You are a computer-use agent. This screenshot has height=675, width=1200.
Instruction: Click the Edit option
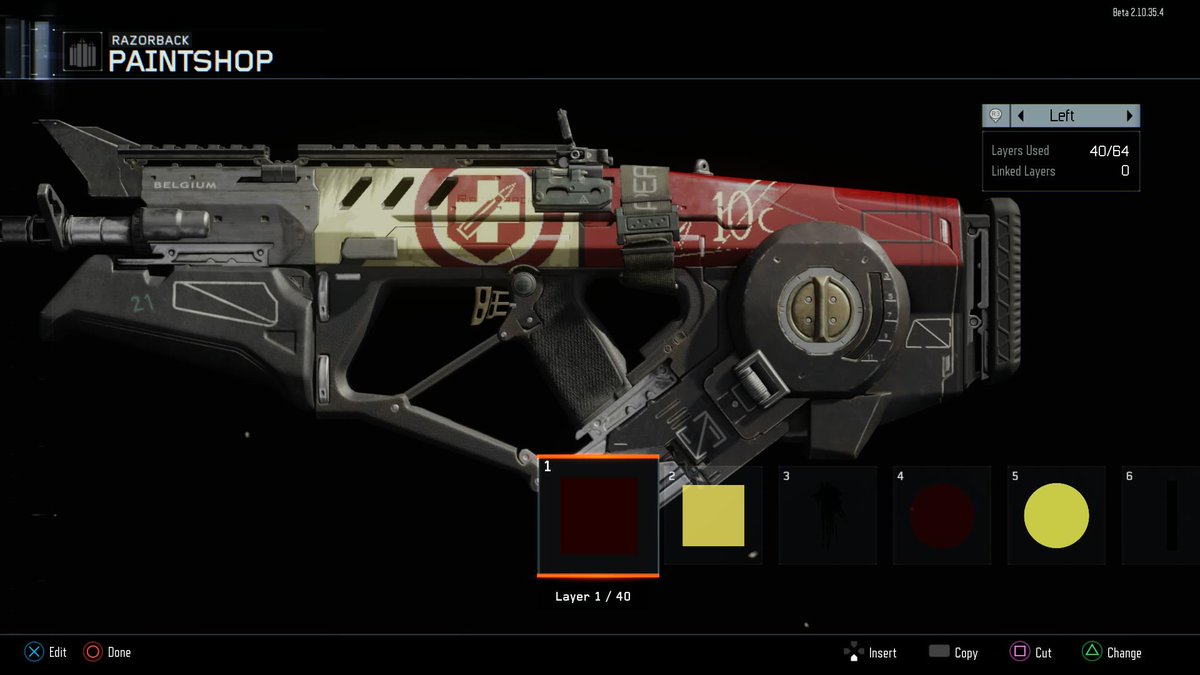click(46, 652)
